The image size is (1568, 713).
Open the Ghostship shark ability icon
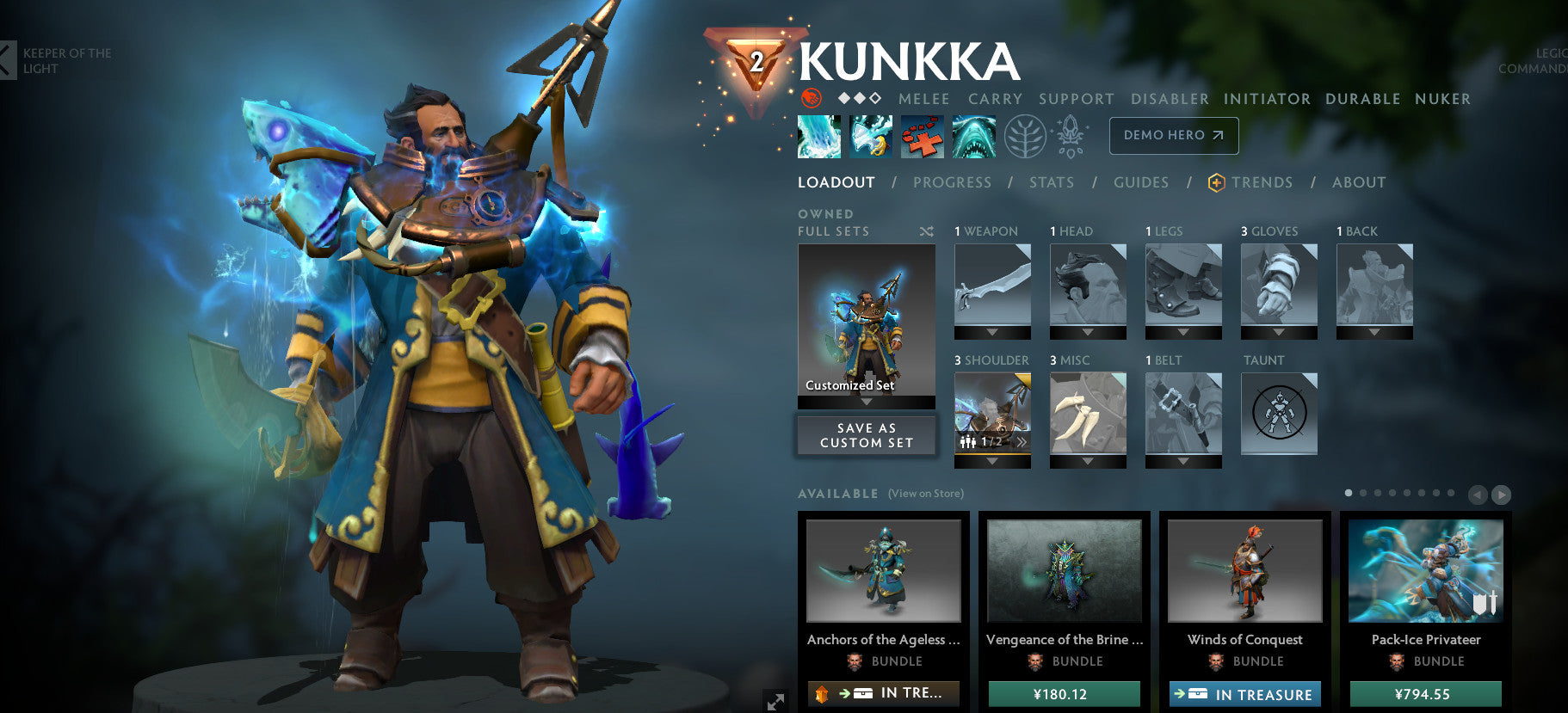[x=974, y=136]
